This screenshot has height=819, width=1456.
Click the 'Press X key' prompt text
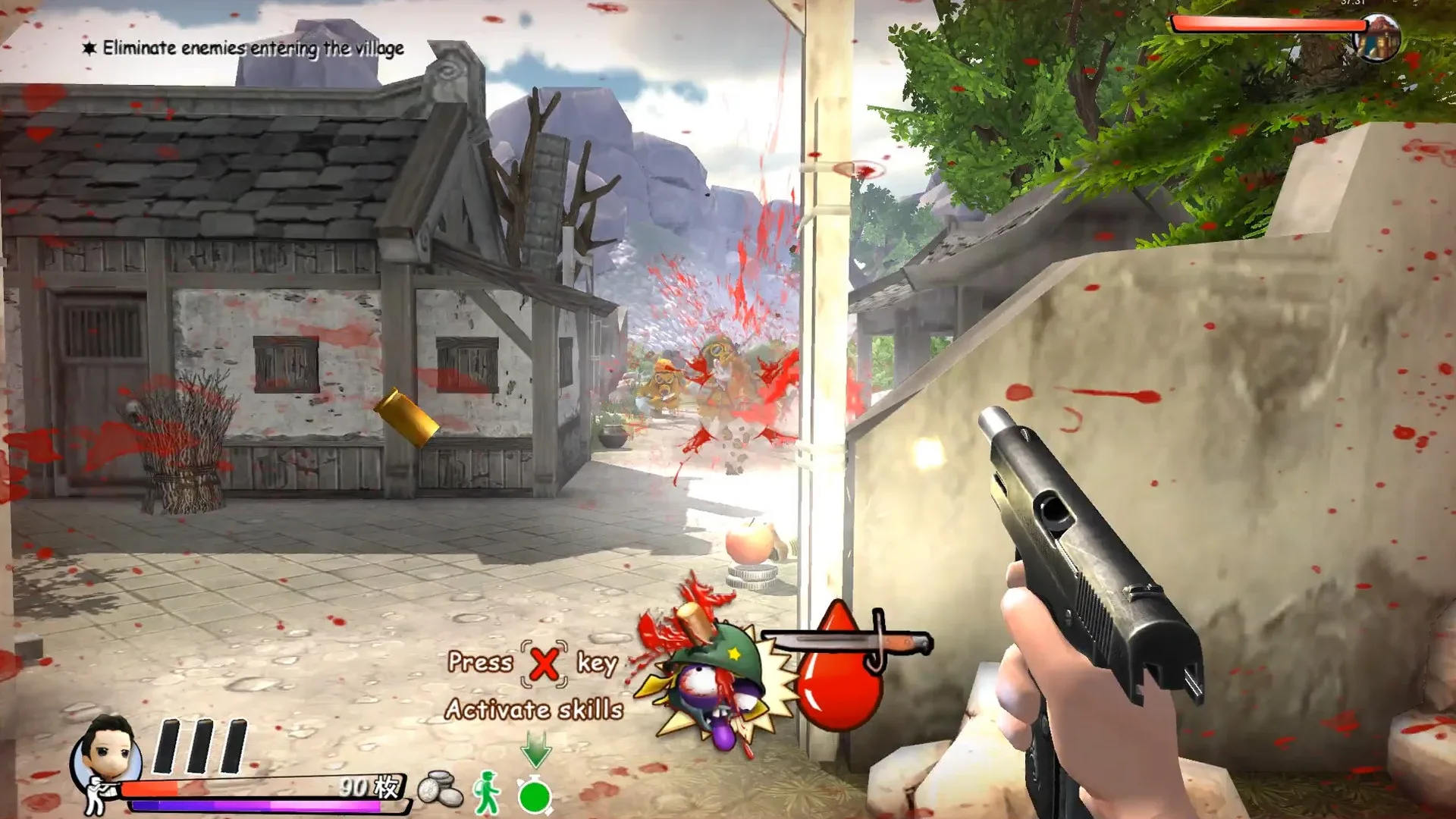(531, 664)
